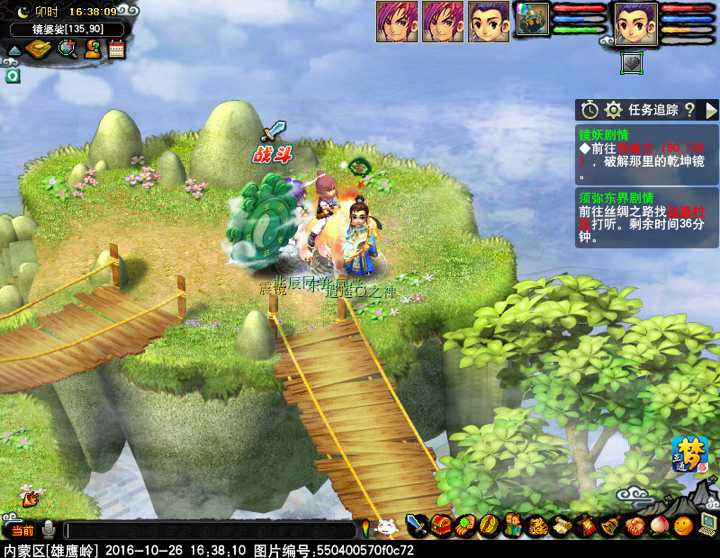Image resolution: width=720 pixels, height=558 pixels.
Task: Open the tiger face pet icon
Action: (536, 525)
